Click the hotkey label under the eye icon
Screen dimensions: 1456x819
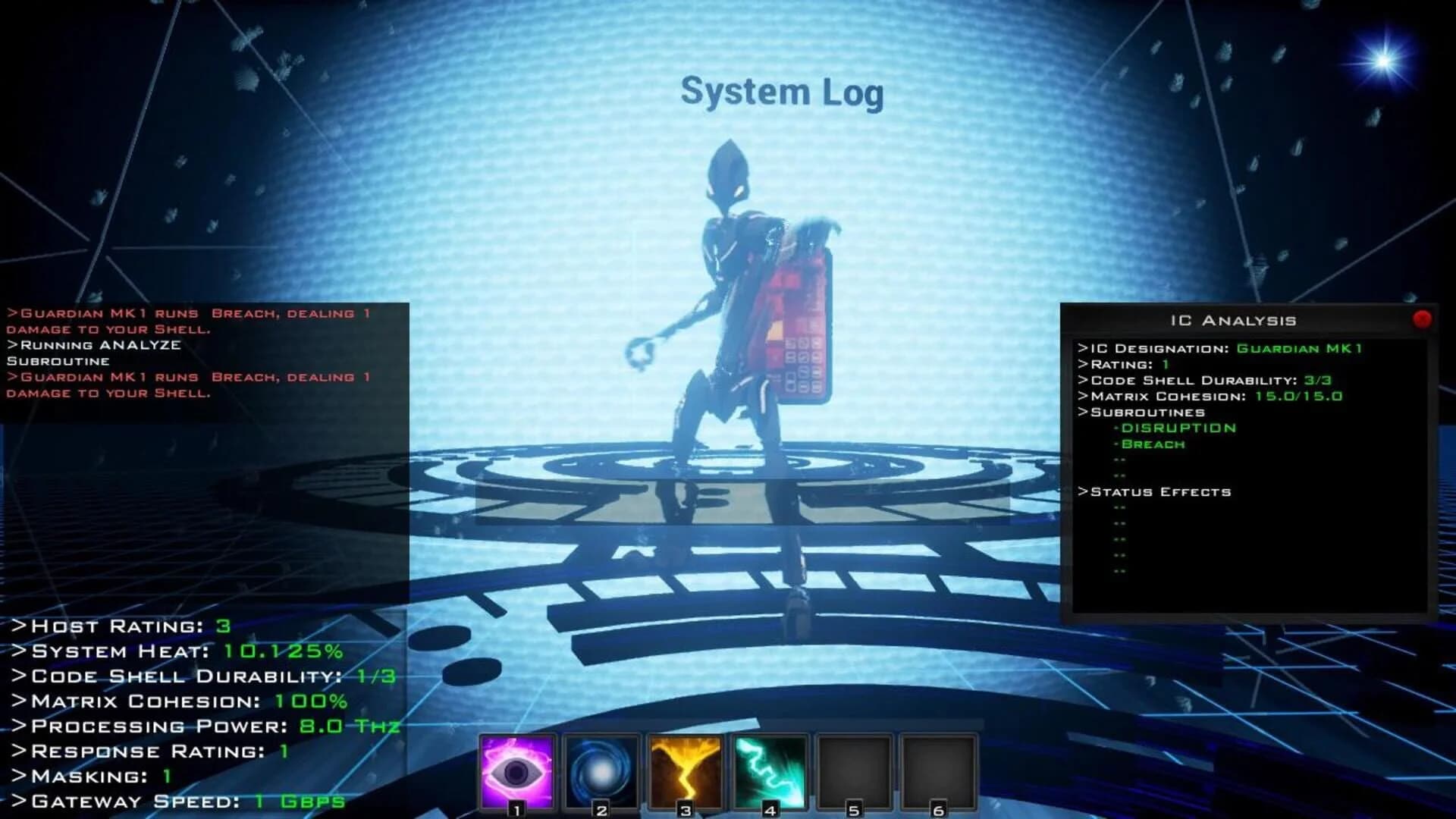point(515,809)
